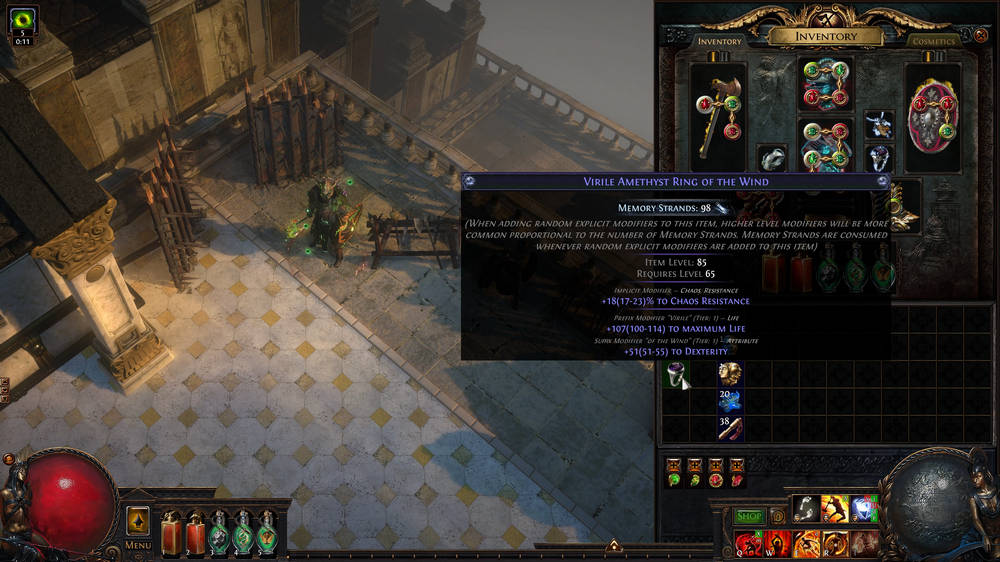This screenshot has height=562, width=1000.
Task: Pick the amethyst ring in the backpack
Action: (x=679, y=375)
